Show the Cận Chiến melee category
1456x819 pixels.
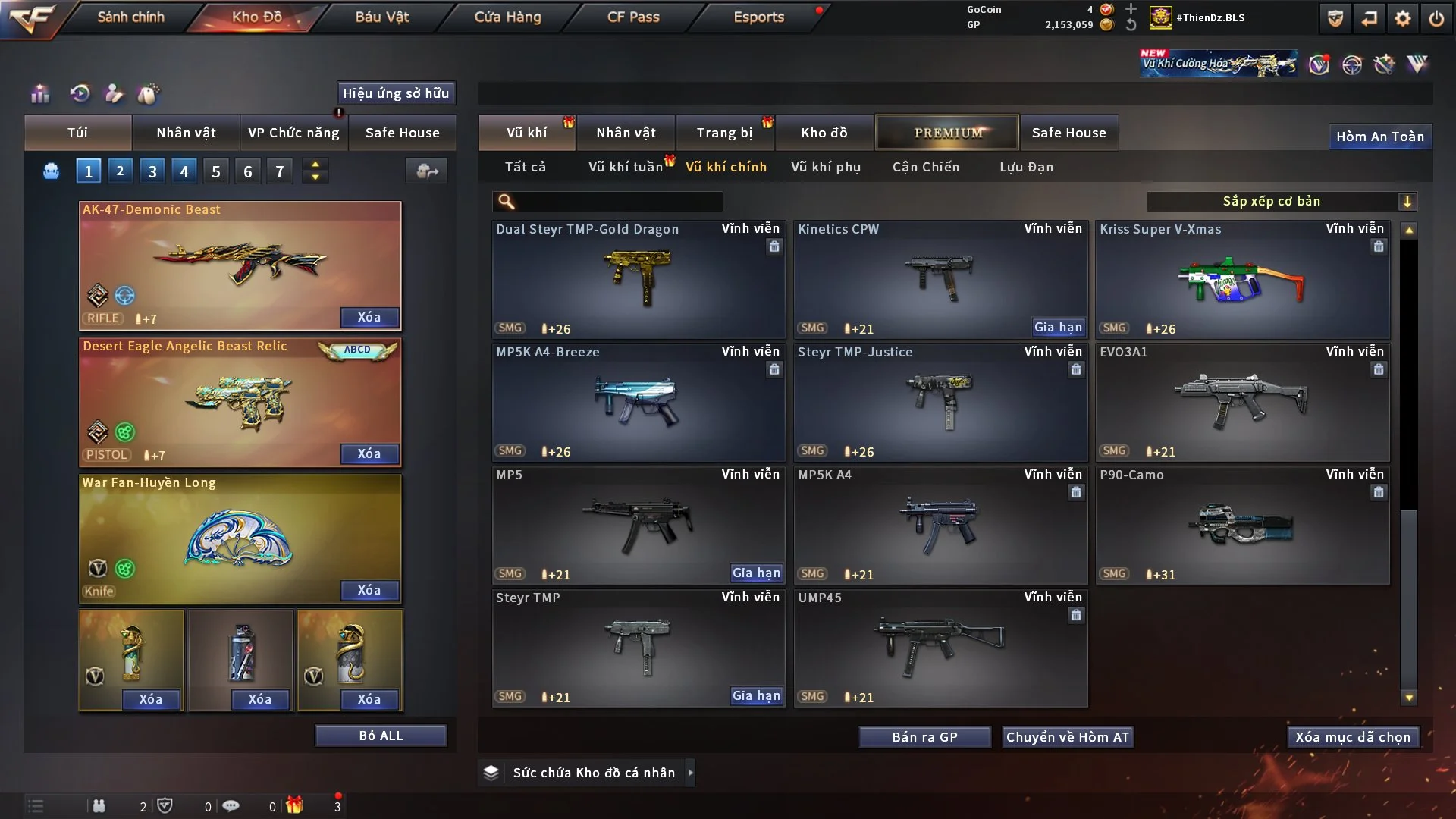coord(926,167)
